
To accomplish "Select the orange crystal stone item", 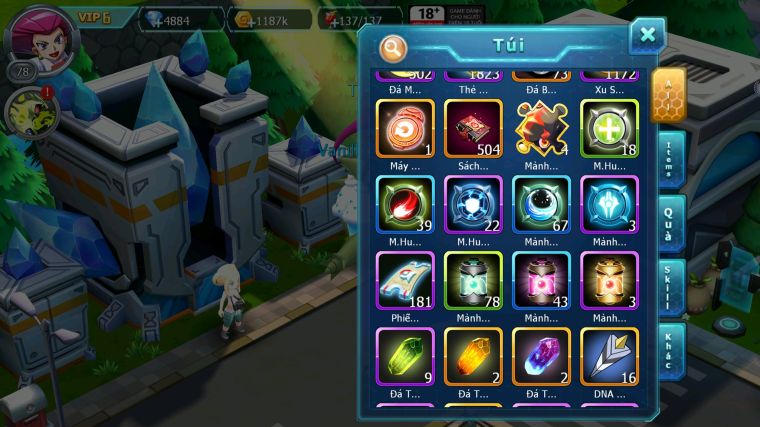I will click(473, 357).
